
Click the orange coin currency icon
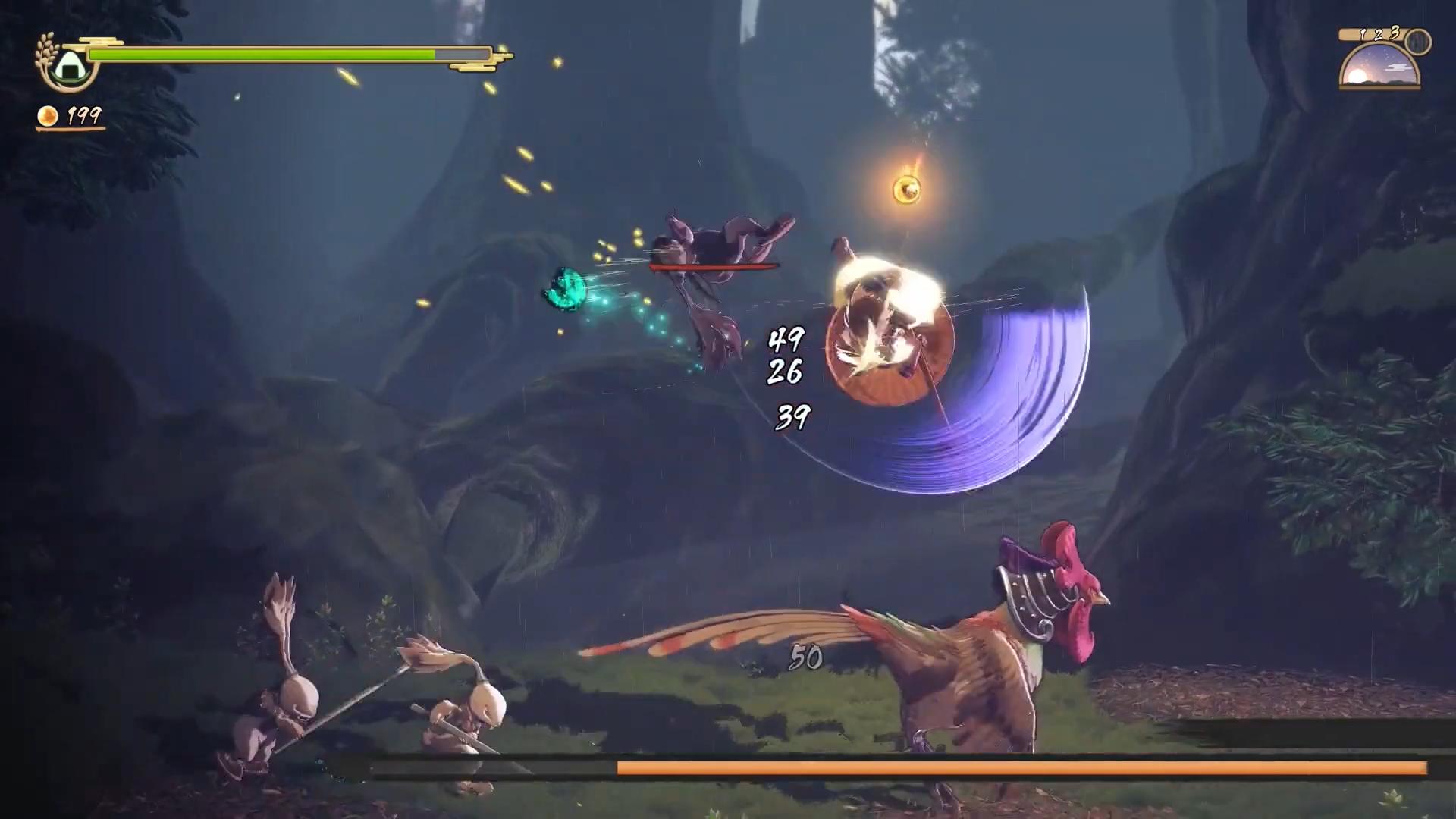[48, 116]
